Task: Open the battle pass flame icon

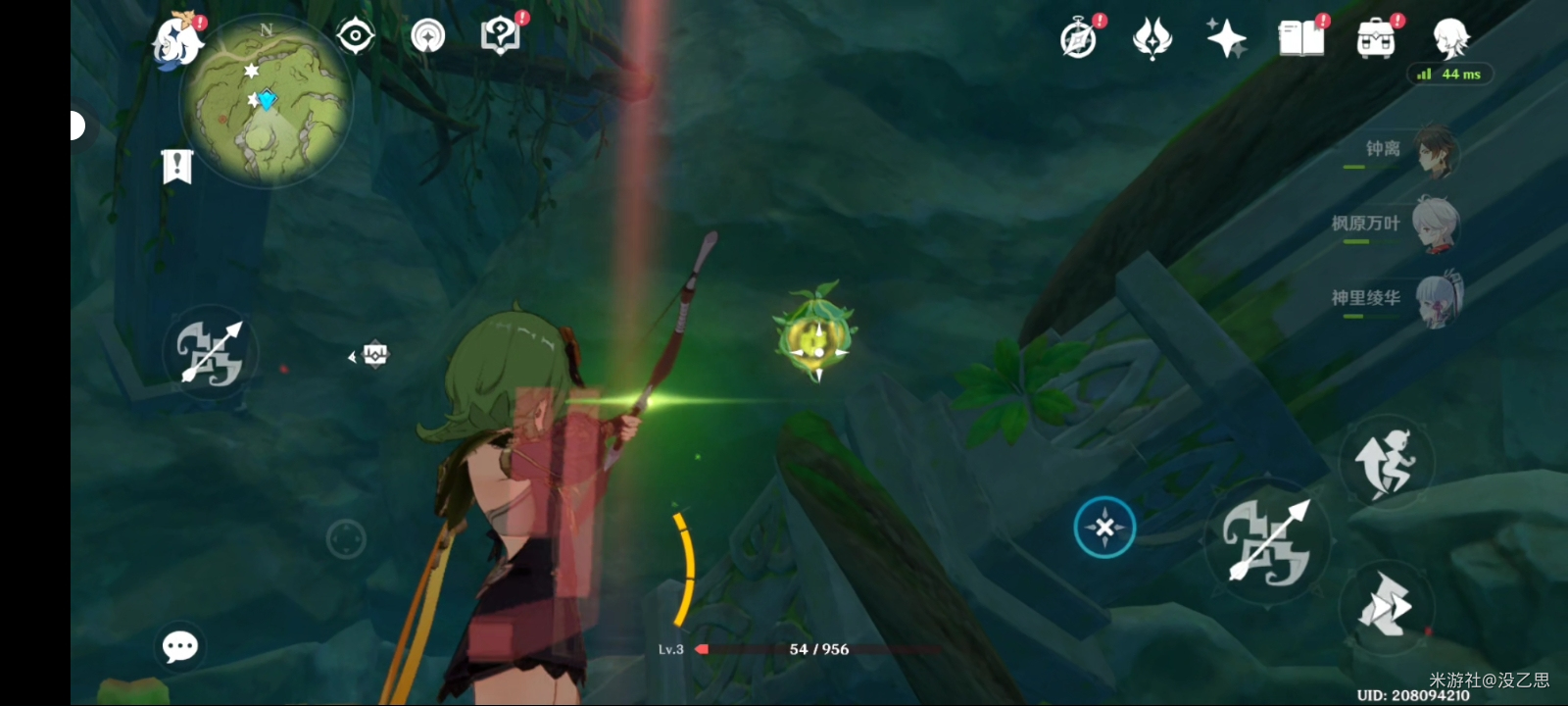Action: [x=1152, y=39]
